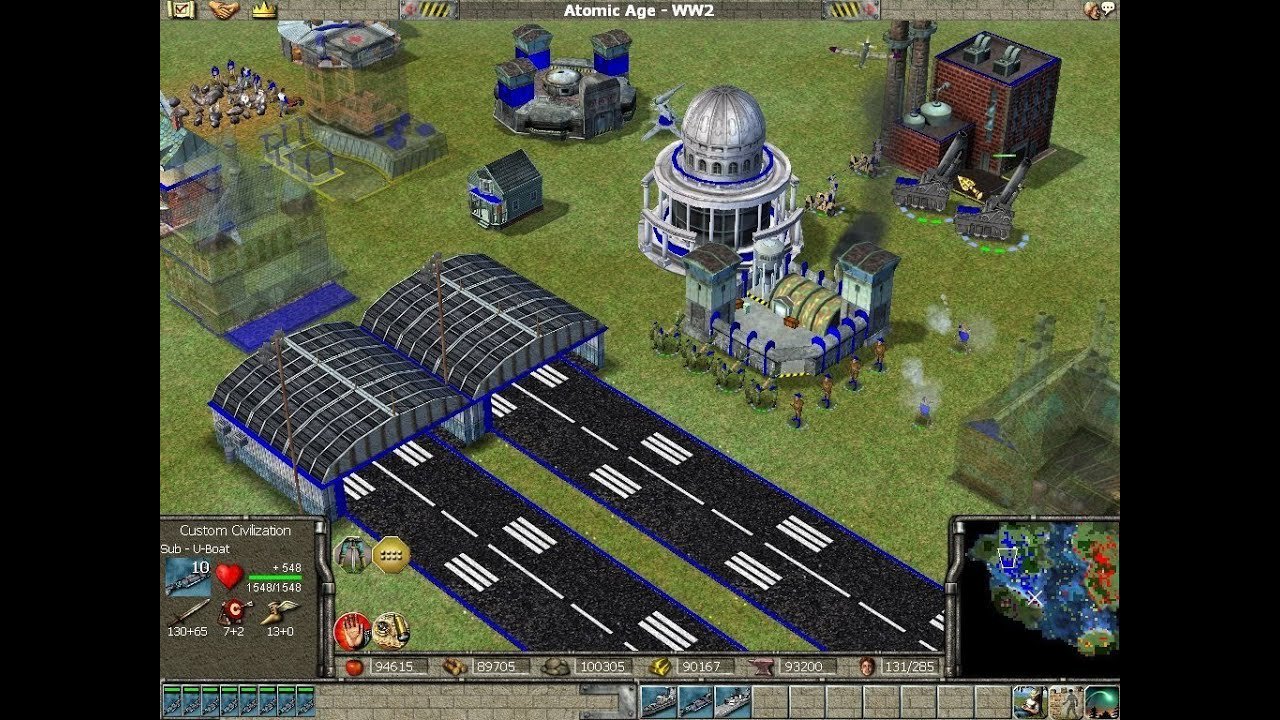
Task: Click the walking legs command icon
Action: tap(351, 553)
